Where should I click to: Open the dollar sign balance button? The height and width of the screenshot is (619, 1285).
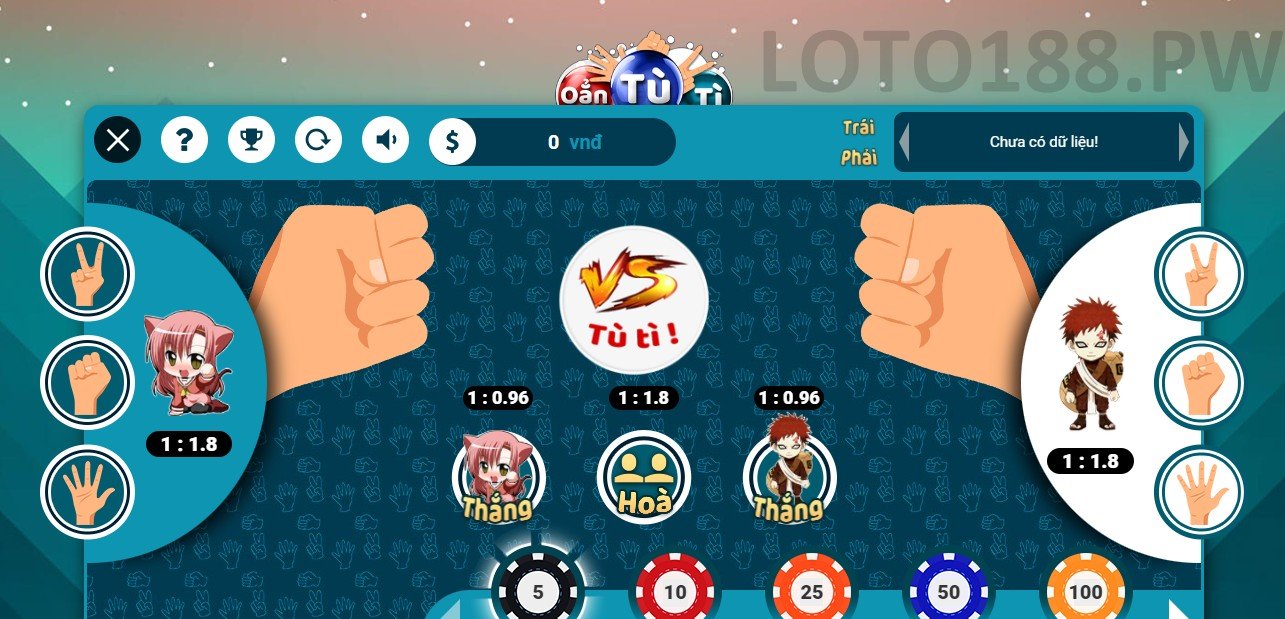point(452,141)
